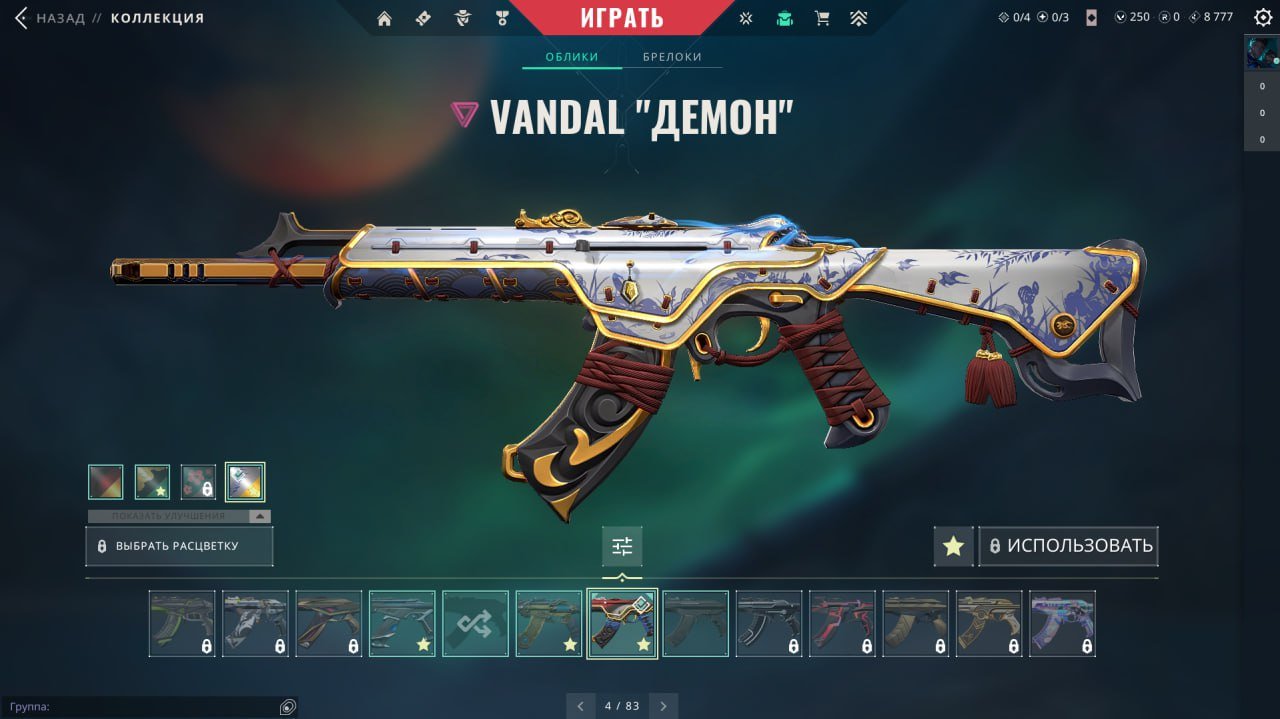Choose the purple Vandal skin thumbnail
1280x719 pixels.
[1062, 623]
